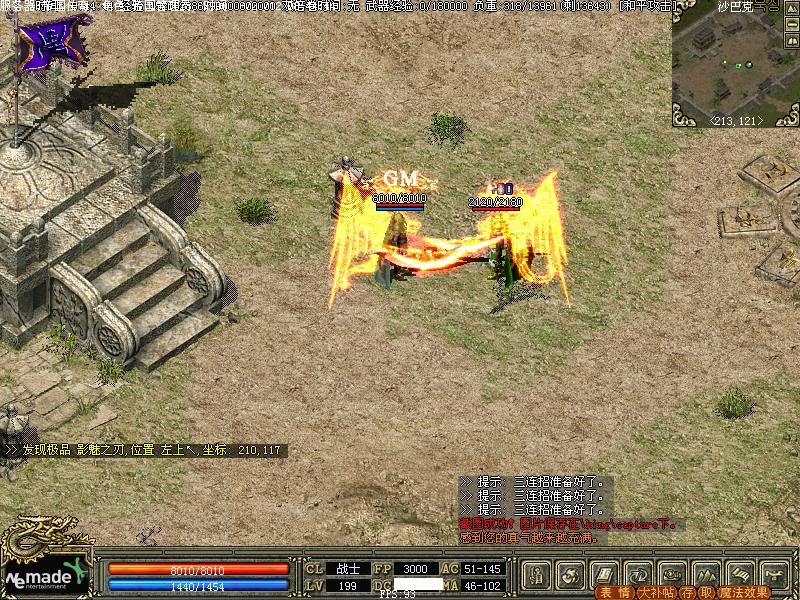The width and height of the screenshot is (800, 600).
Task: Click the cloud-shaped icon on the toolbar
Action: (672, 574)
